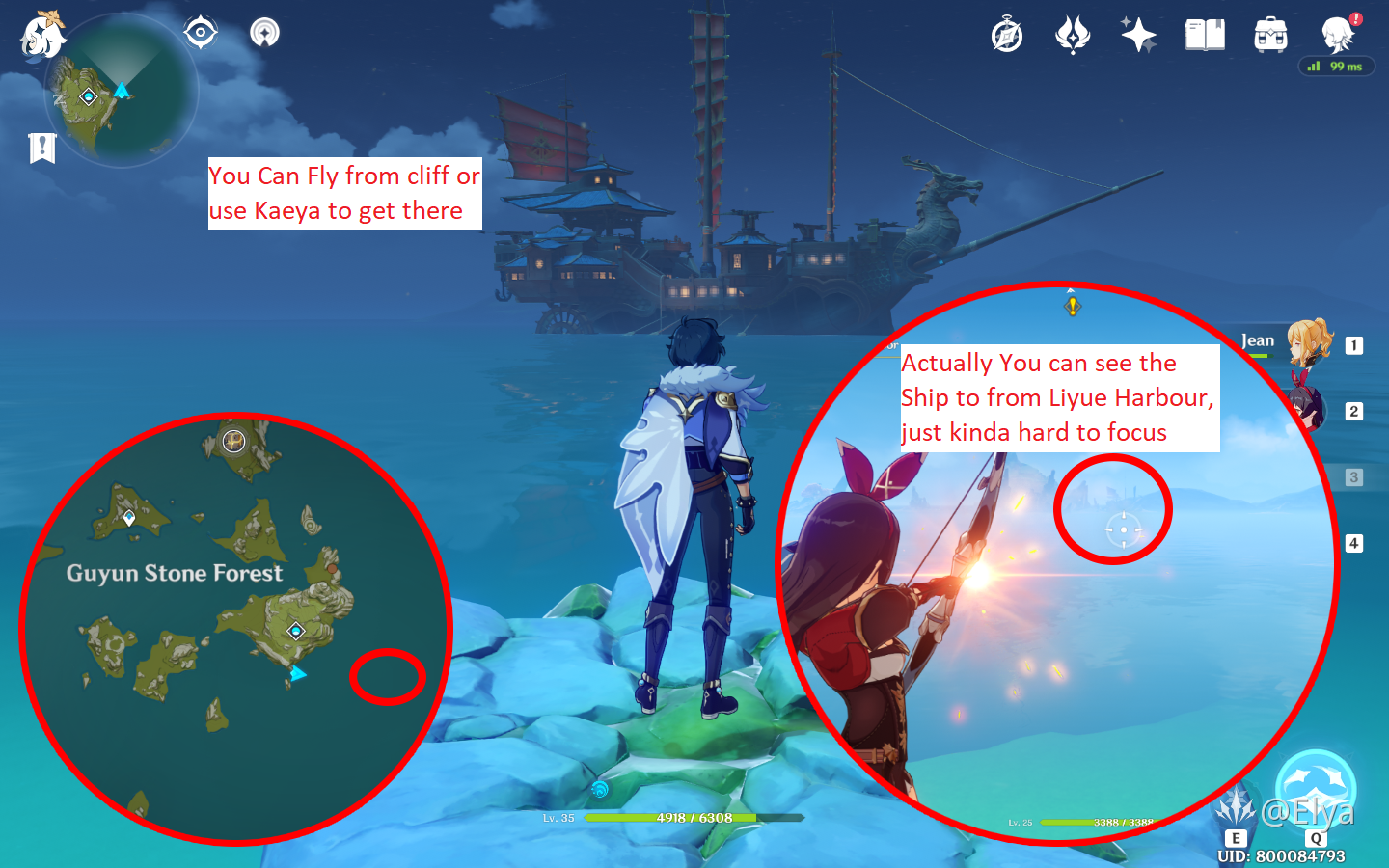Open the Adventurer Handbook book icon
1389x868 pixels.
click(1203, 33)
